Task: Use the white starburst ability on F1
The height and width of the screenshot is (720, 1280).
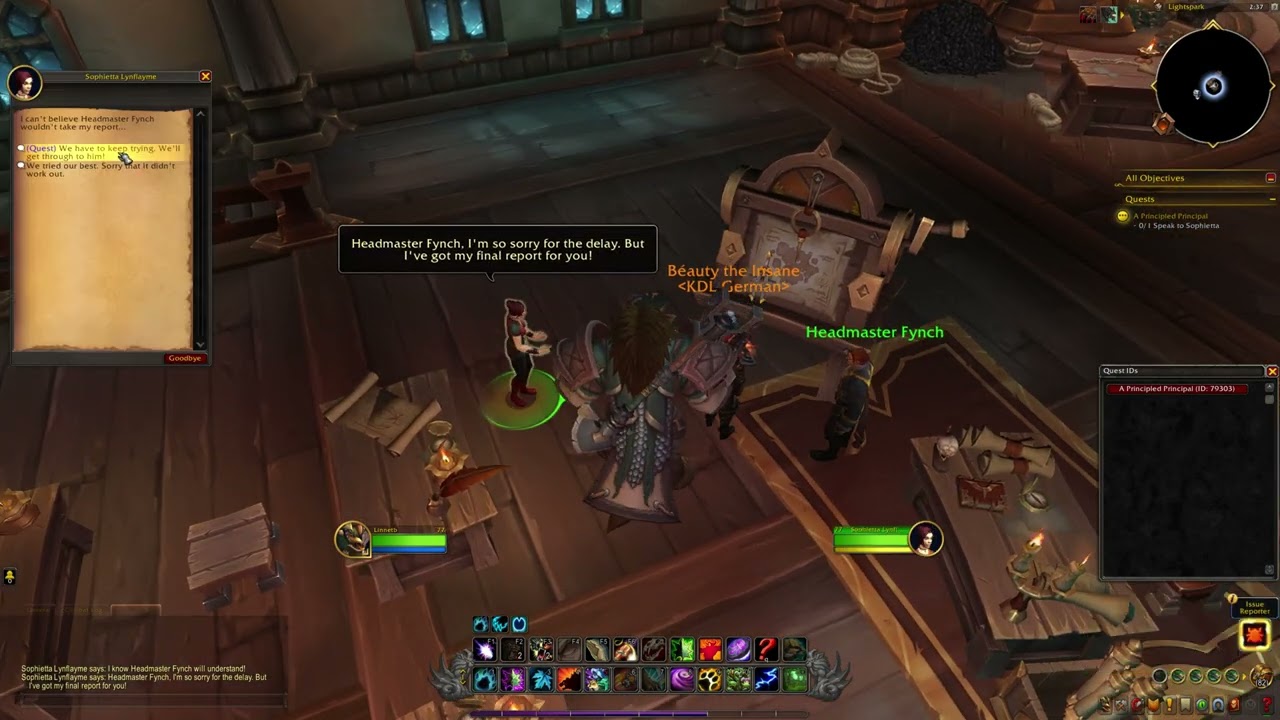Action: pos(485,650)
